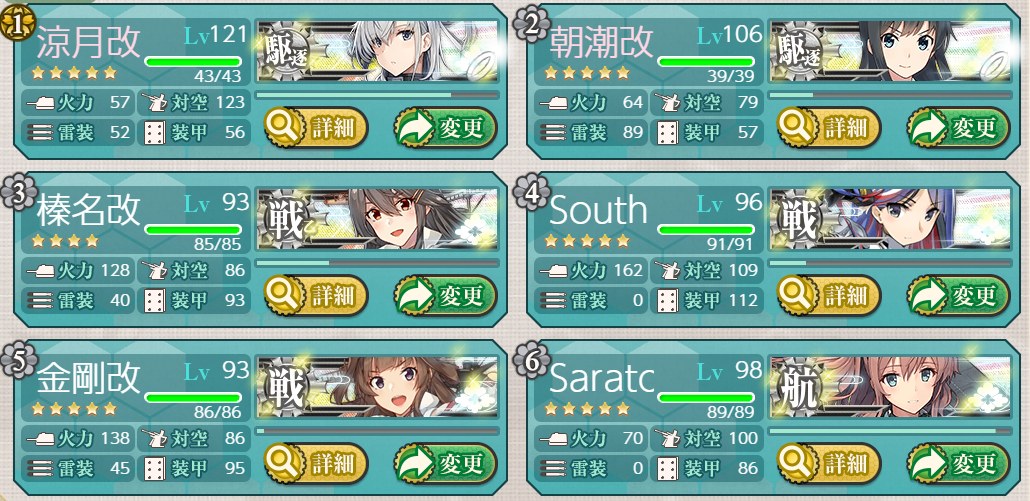The height and width of the screenshot is (501, 1030).
Task: Change ship in 朝潮改 slot
Action: click(958, 128)
